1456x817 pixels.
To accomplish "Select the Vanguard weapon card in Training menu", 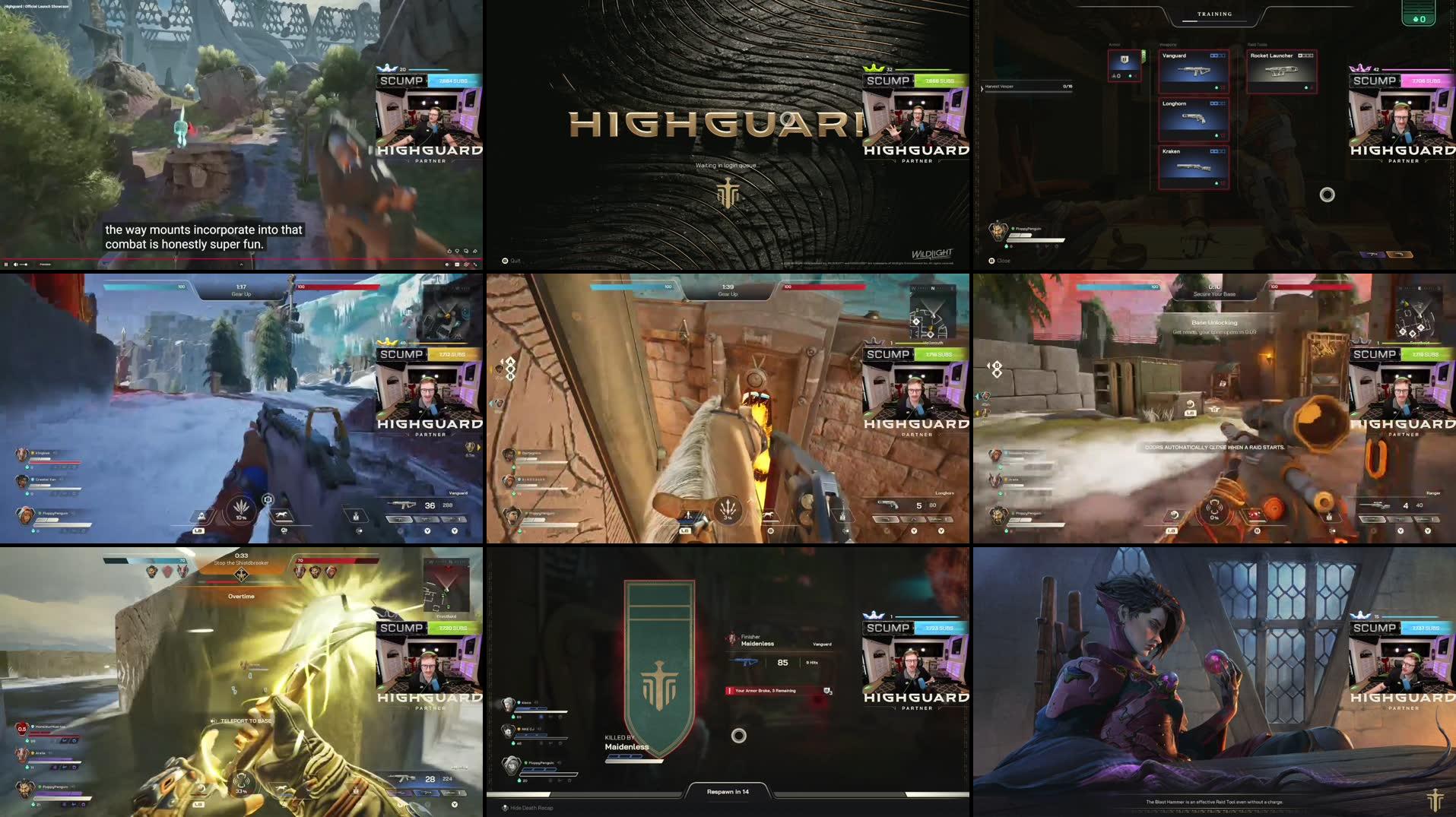I will pyautogui.click(x=1193, y=71).
